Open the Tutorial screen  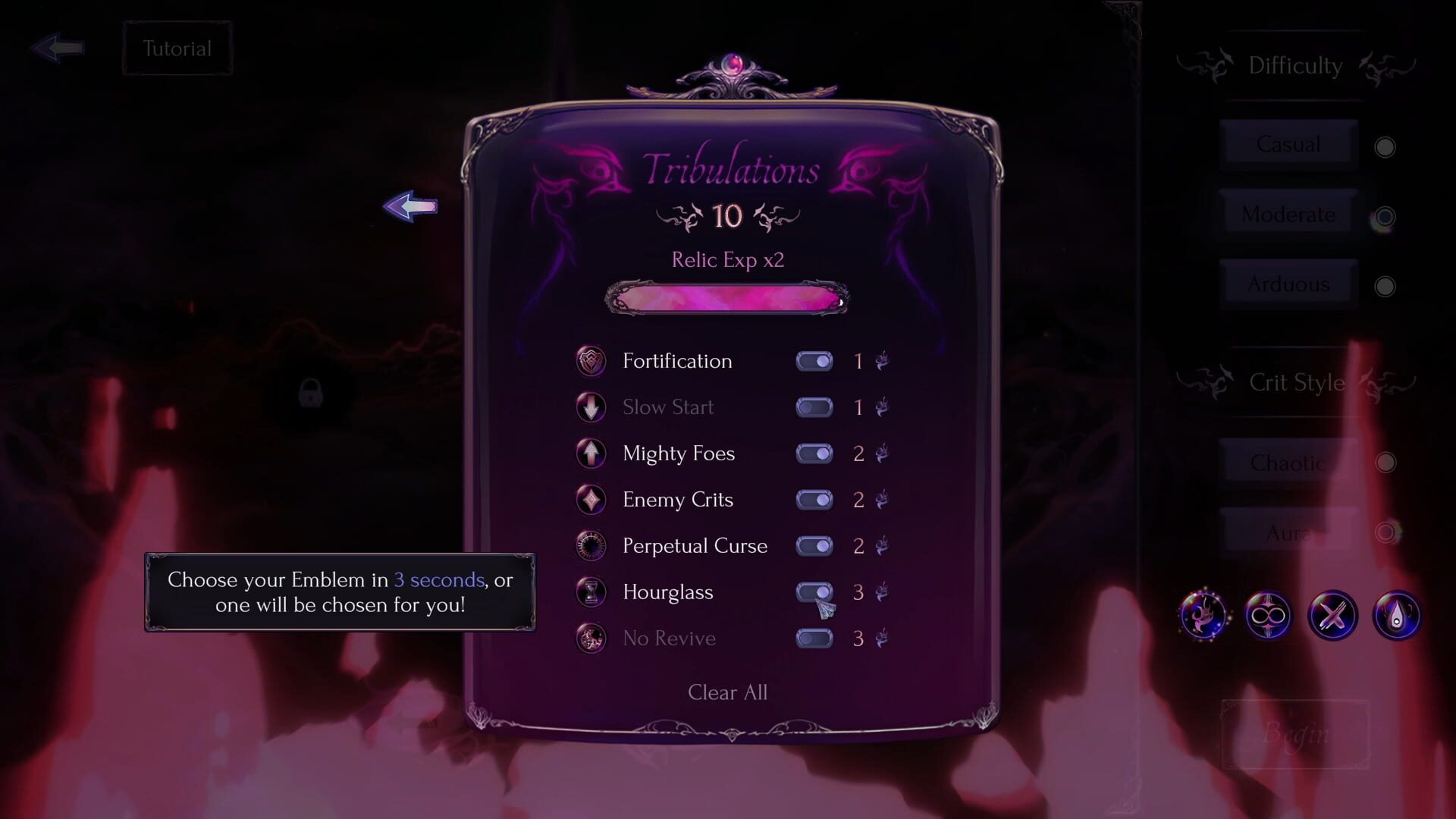[177, 49]
